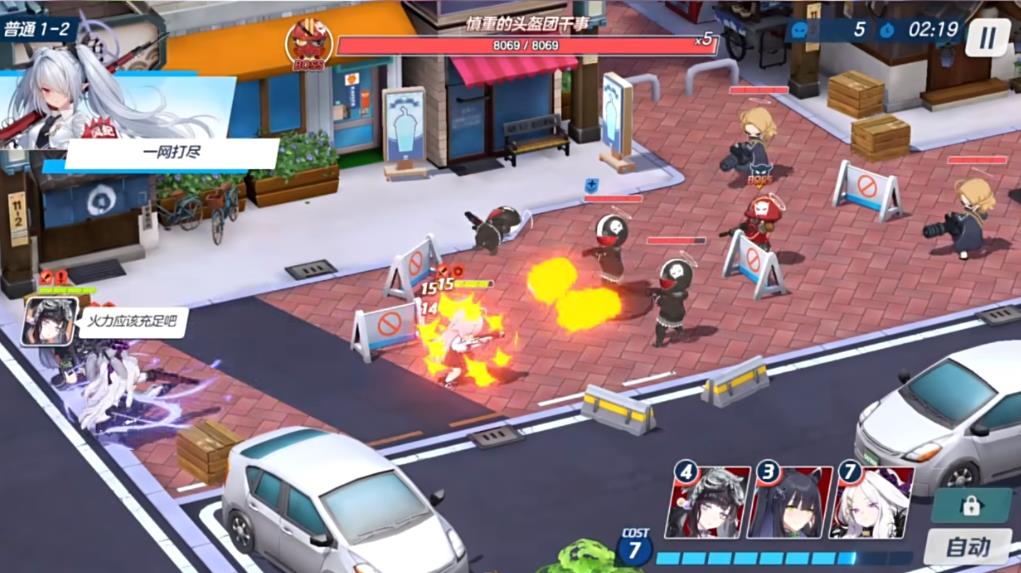Toggle the 自动 auto-battle button
The height and width of the screenshot is (573, 1021).
click(x=967, y=547)
